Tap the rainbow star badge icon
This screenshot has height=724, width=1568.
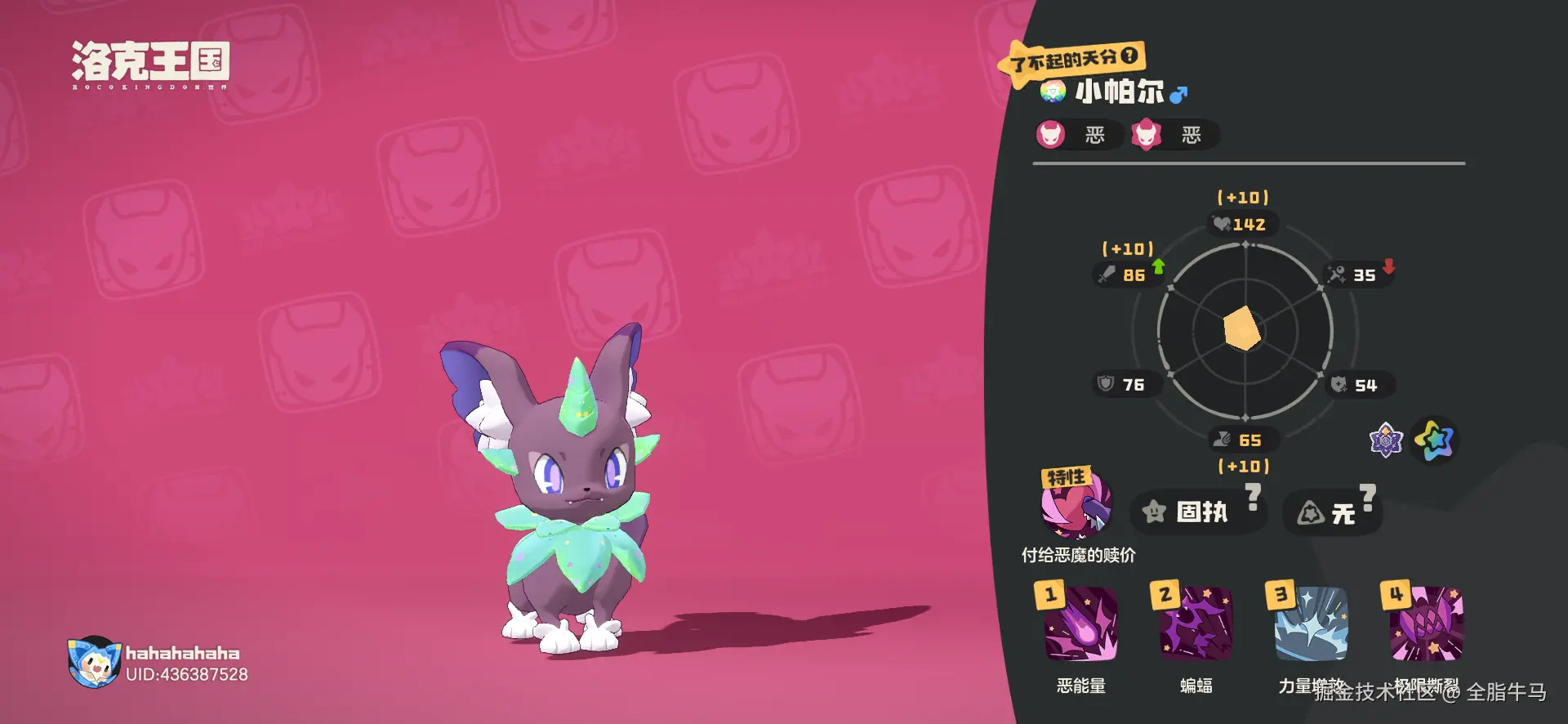1435,440
